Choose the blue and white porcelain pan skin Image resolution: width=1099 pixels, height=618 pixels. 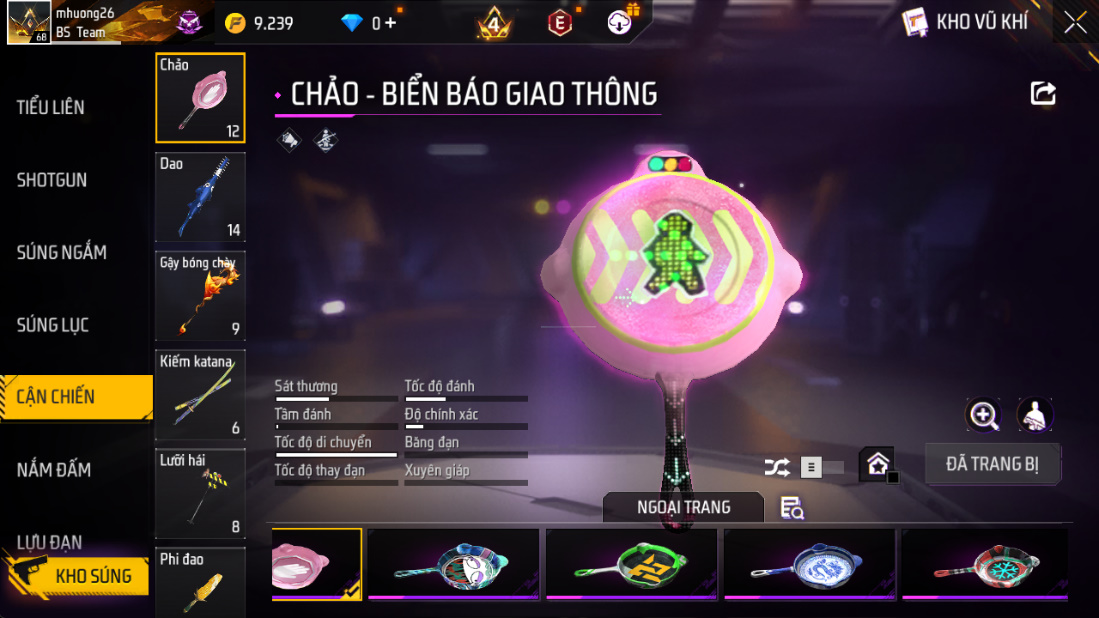809,564
